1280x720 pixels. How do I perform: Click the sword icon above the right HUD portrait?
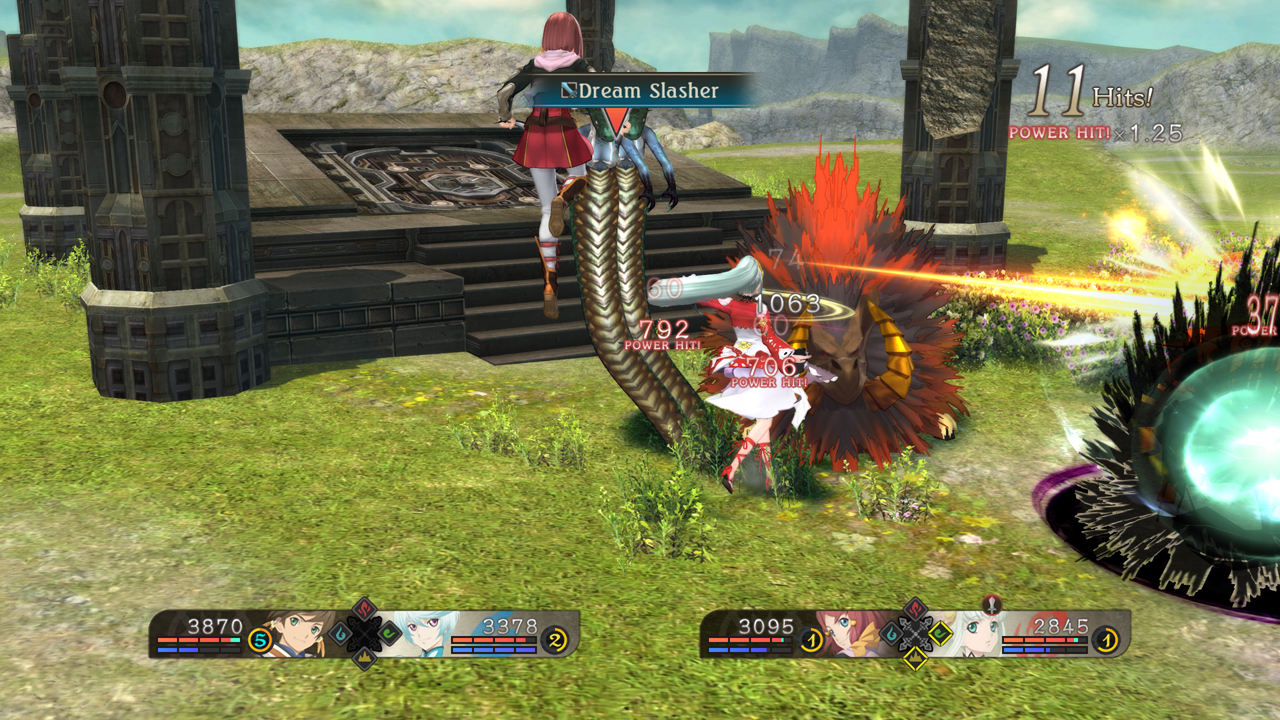tap(991, 605)
